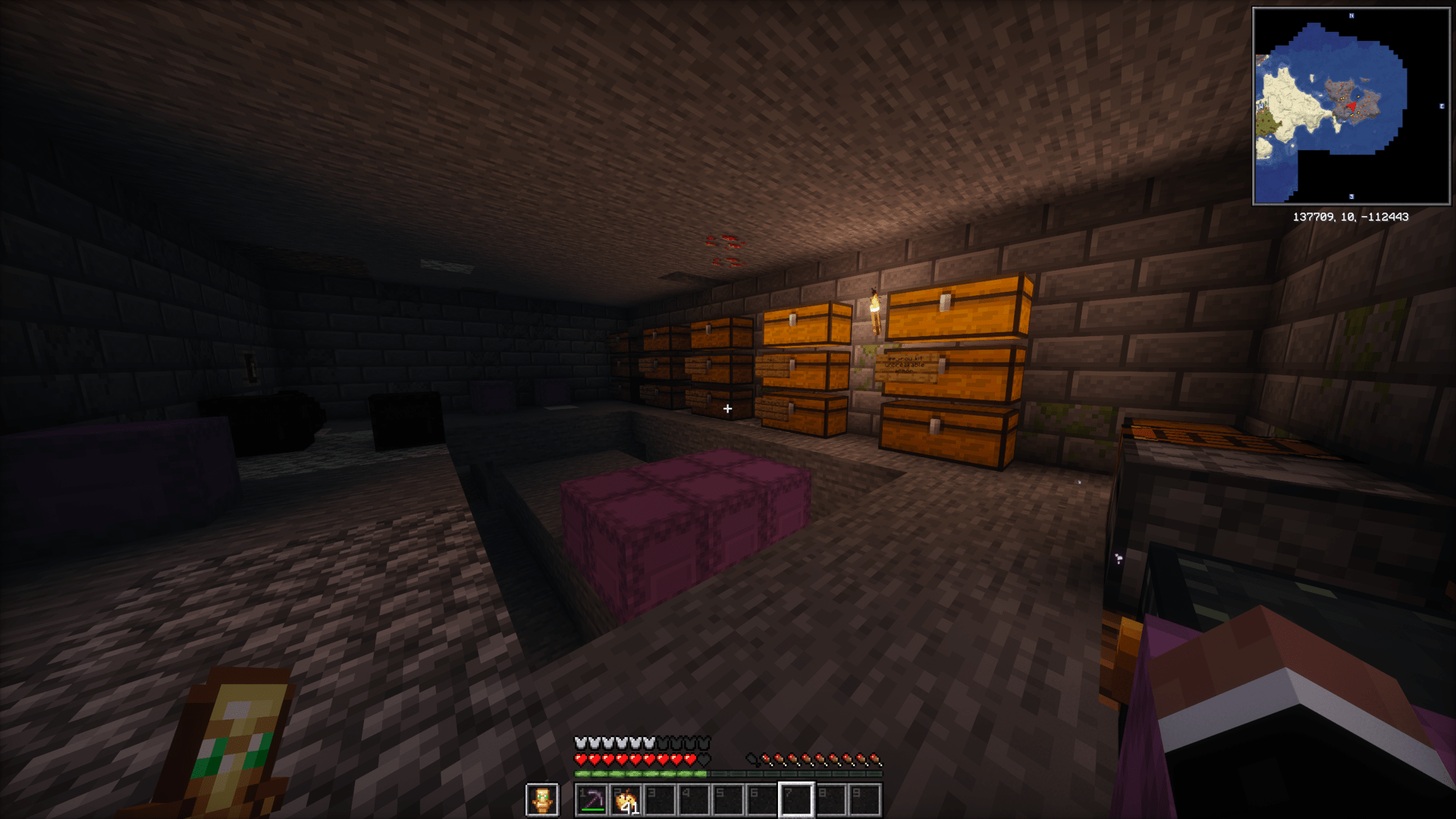Click the east marker on the minimap
Screen dimensions: 1456x819
[x=1442, y=106]
